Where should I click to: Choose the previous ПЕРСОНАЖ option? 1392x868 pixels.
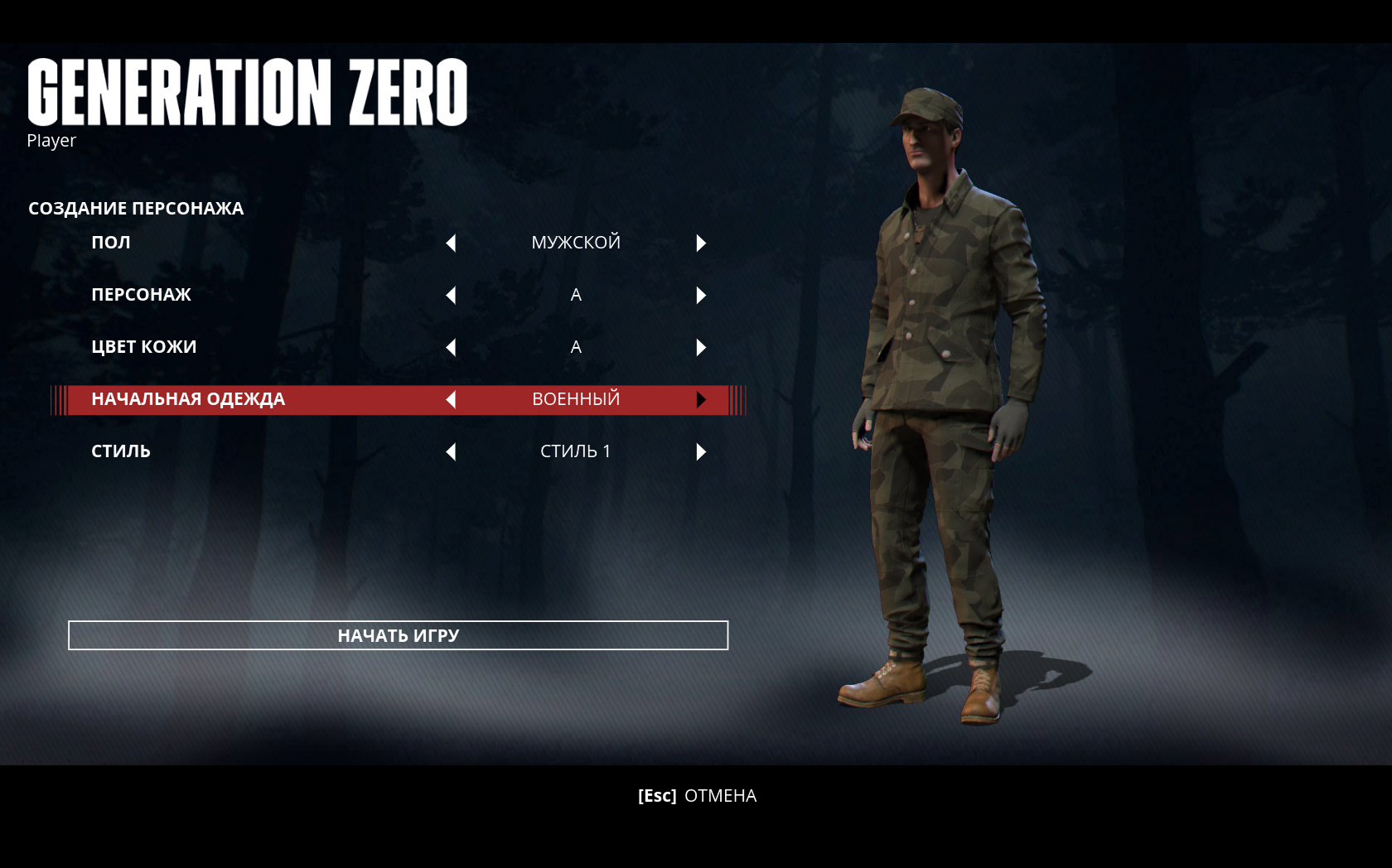[451, 295]
